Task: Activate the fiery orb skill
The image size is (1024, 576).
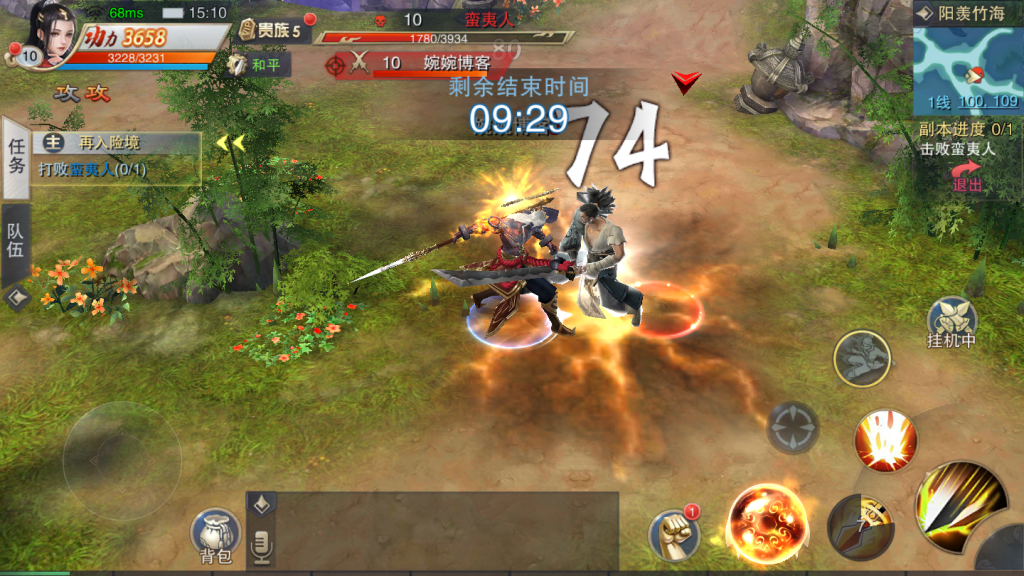Action: pyautogui.click(x=767, y=522)
